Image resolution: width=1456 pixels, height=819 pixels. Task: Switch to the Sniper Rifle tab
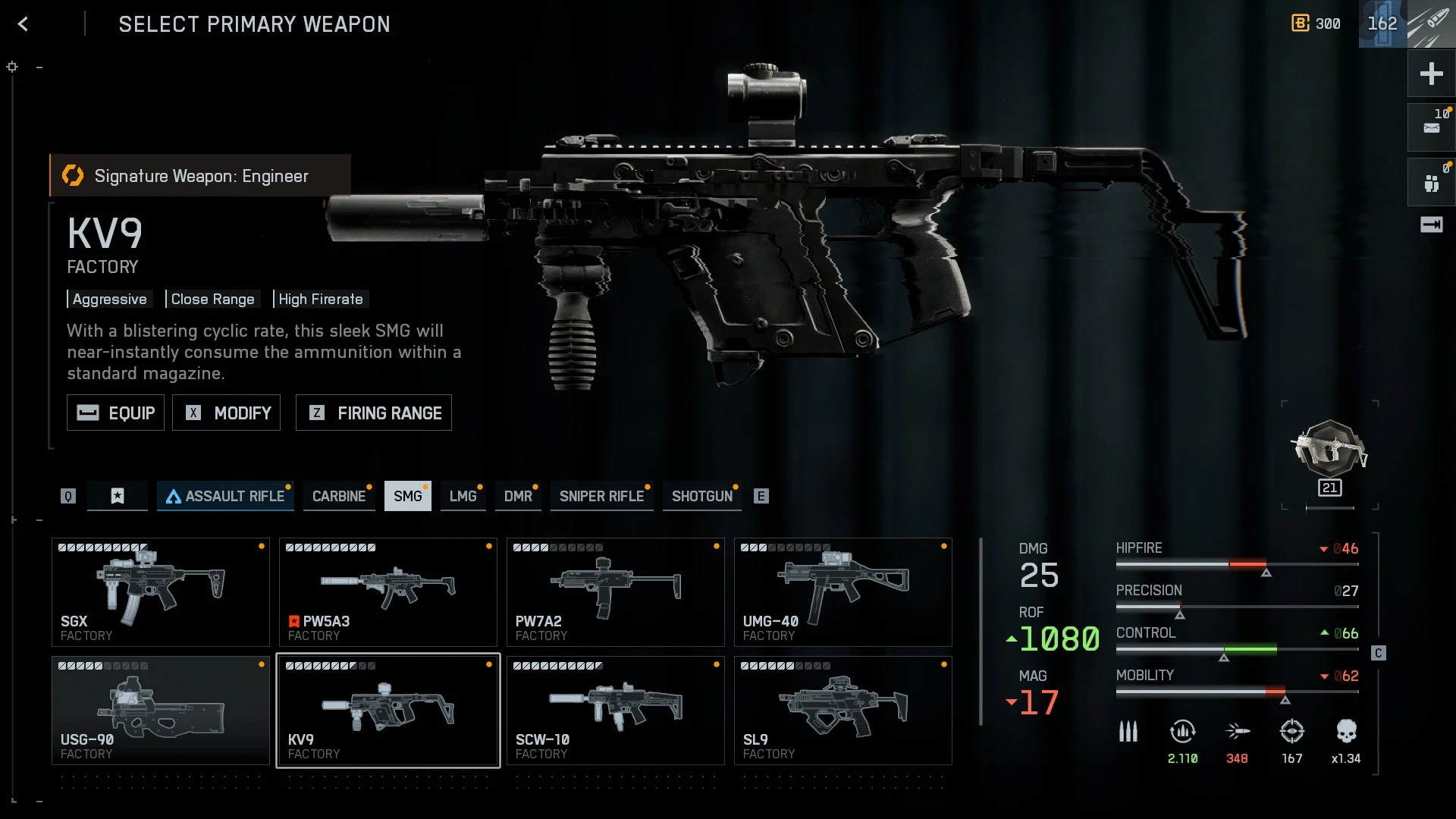point(601,496)
